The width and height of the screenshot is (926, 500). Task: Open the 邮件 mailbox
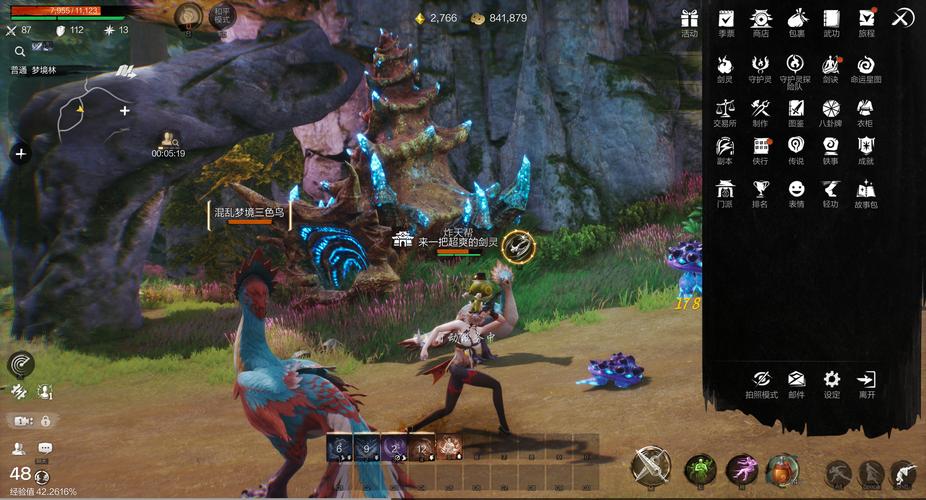point(796,380)
